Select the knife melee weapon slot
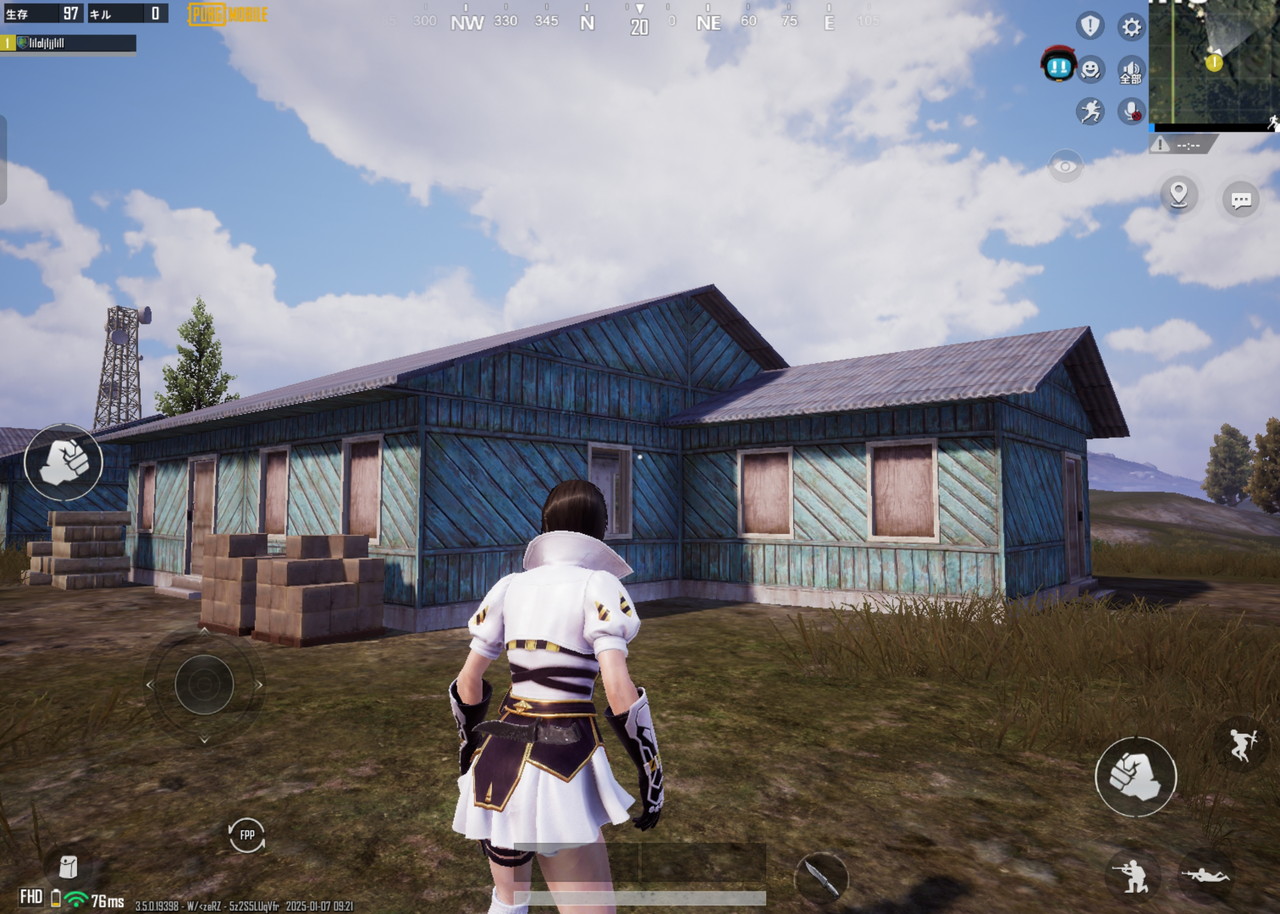The image size is (1280, 914). (x=821, y=877)
